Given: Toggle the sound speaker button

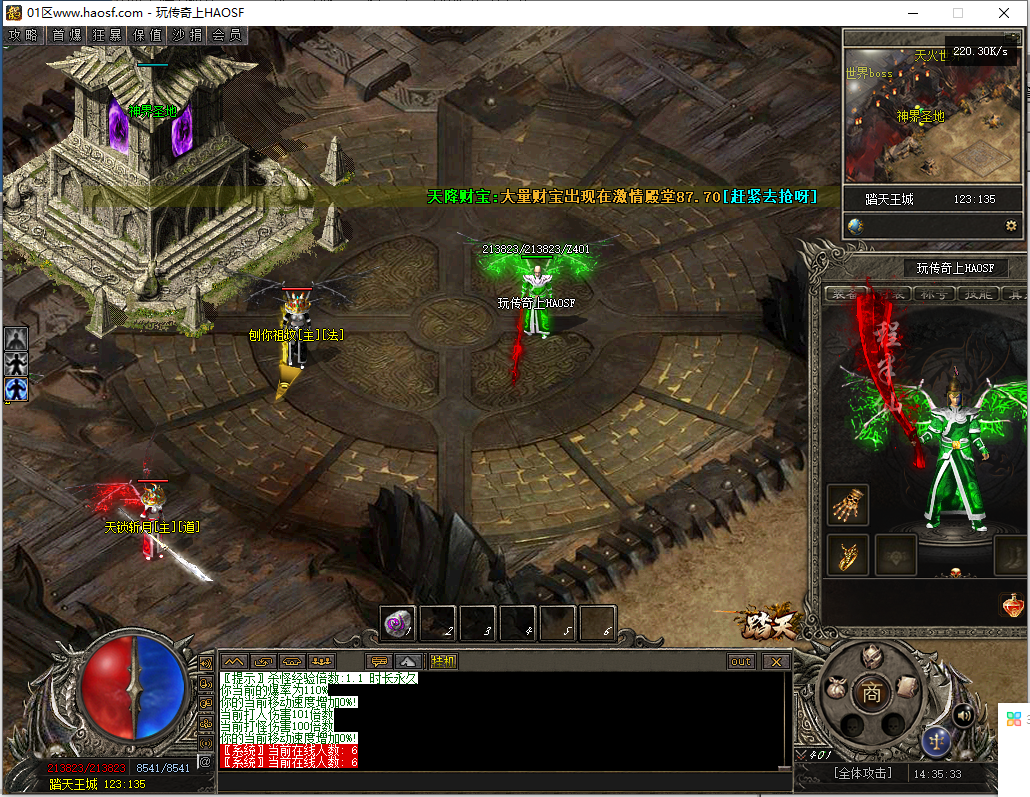Looking at the screenshot, I should coord(964,714).
